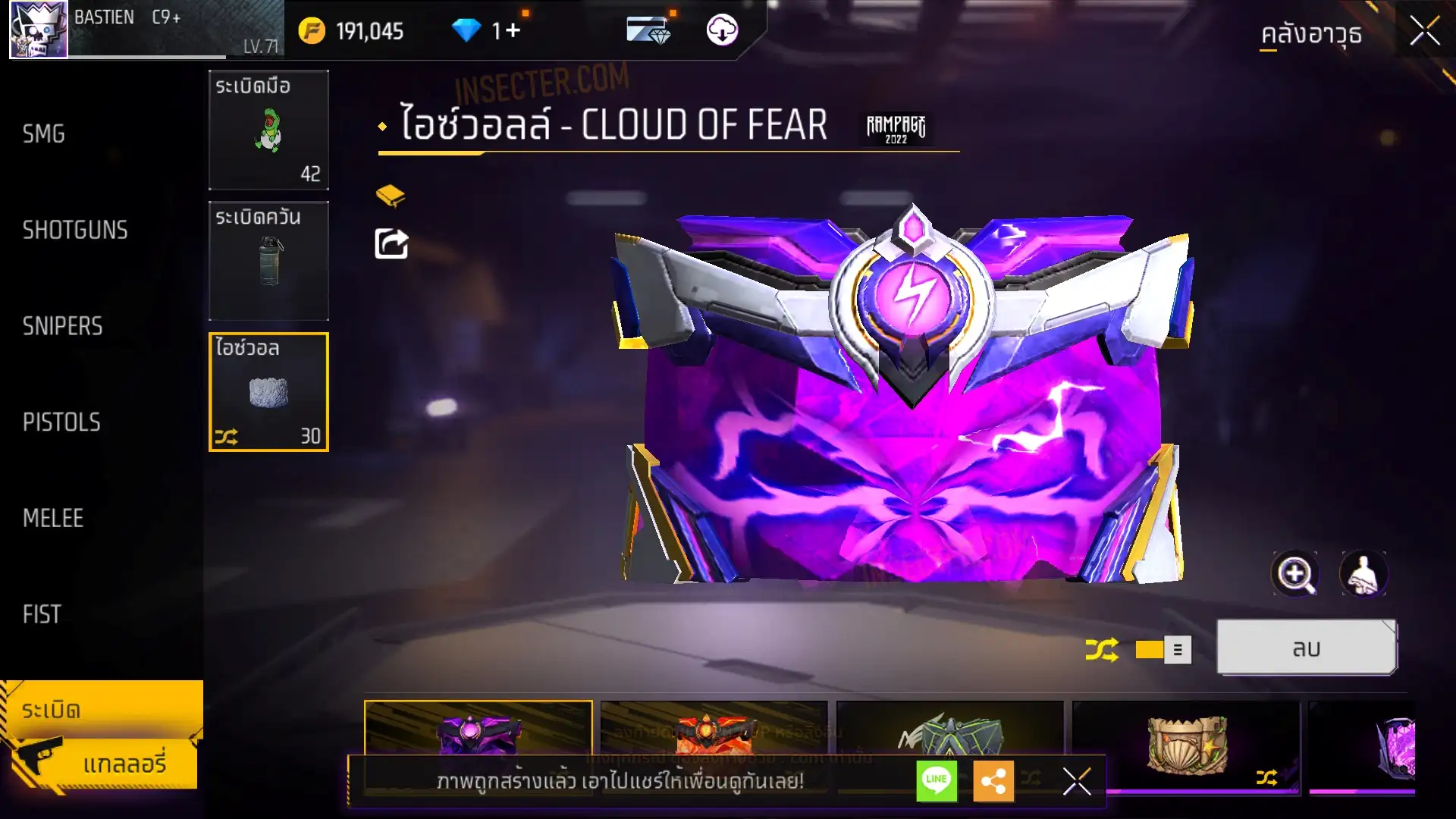Open the yellow book info icon
This screenshot has height=819, width=1456.
coord(391,196)
